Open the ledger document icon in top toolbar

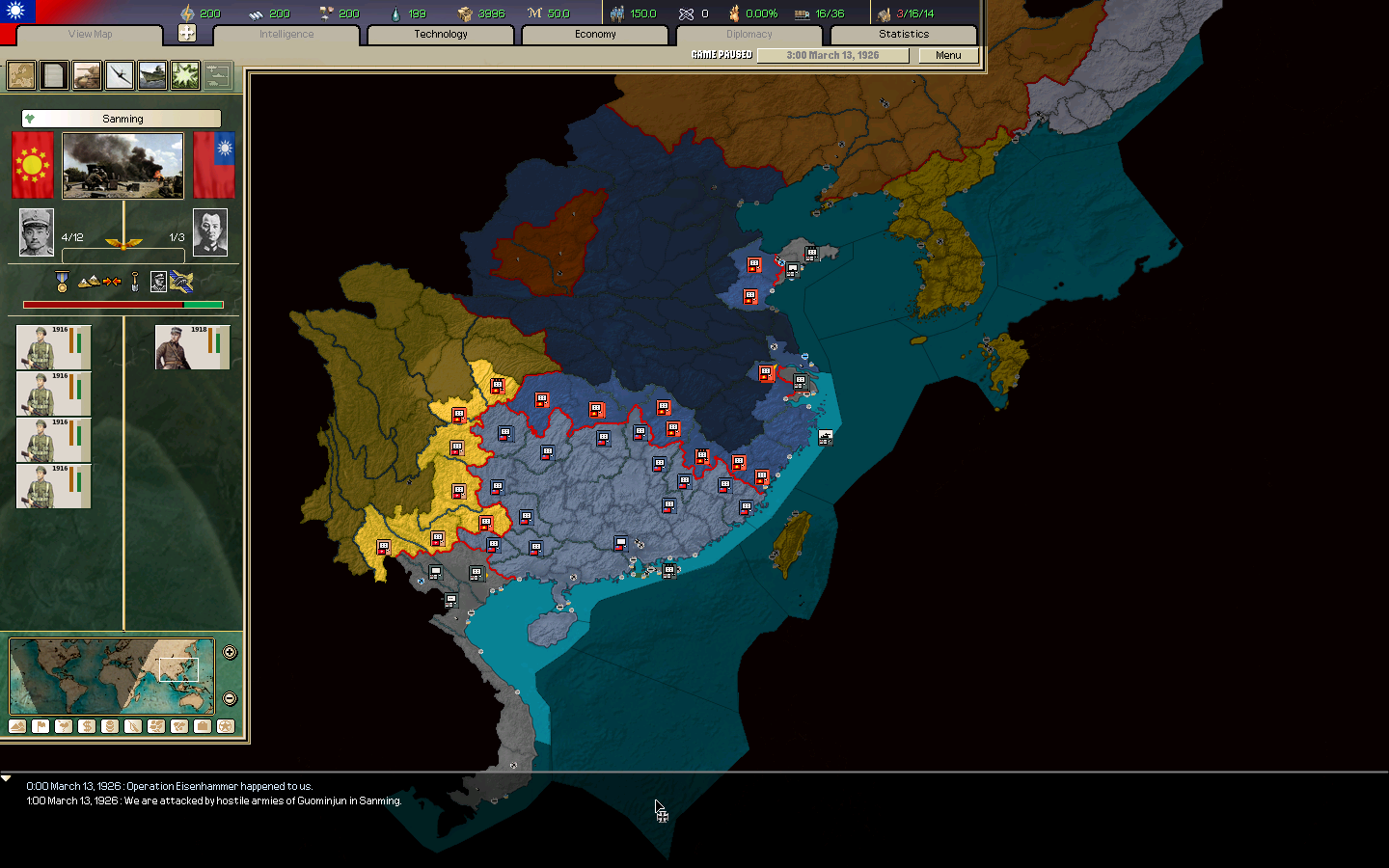click(53, 74)
